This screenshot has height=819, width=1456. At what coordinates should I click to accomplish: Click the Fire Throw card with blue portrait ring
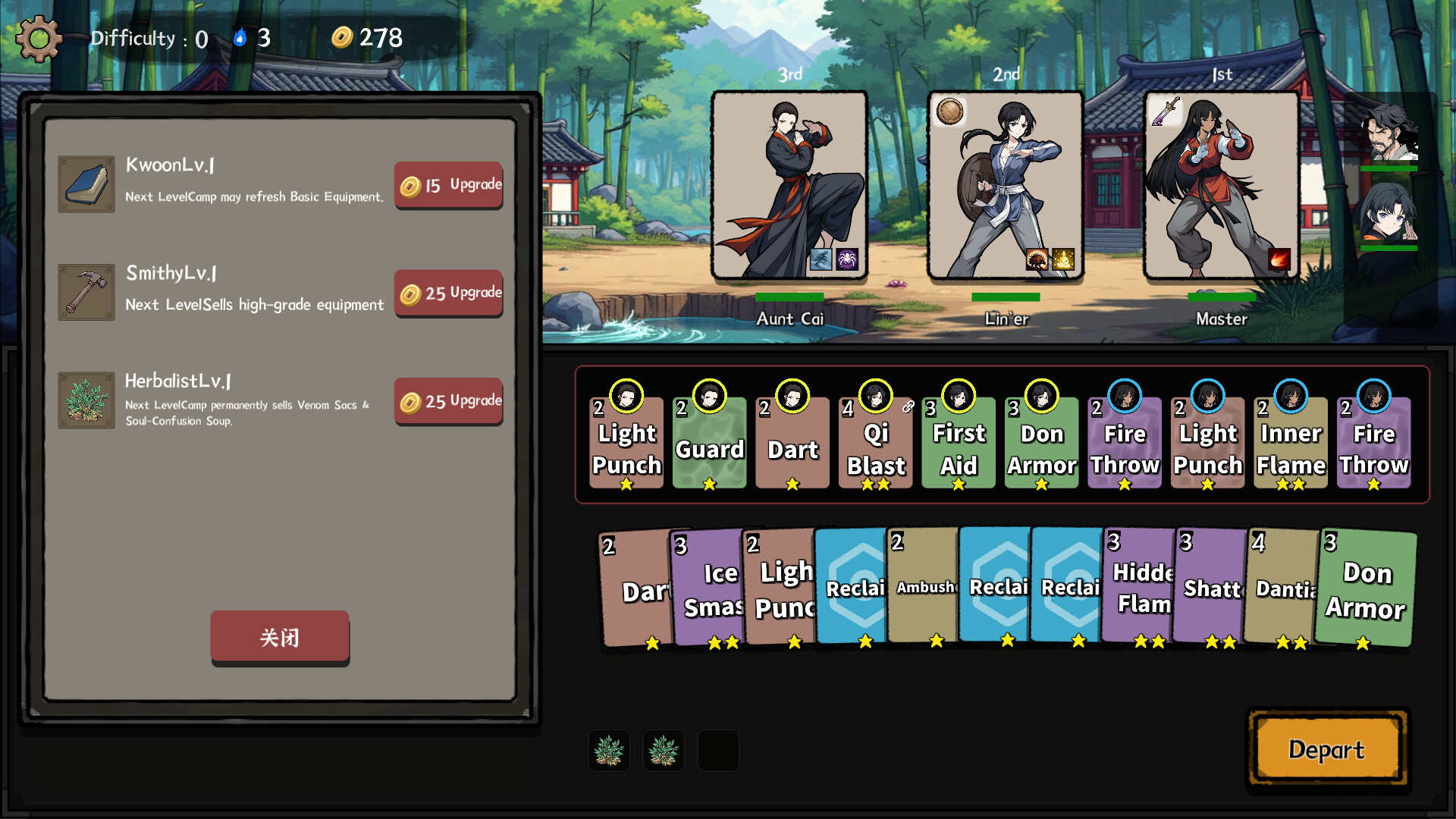[1124, 444]
